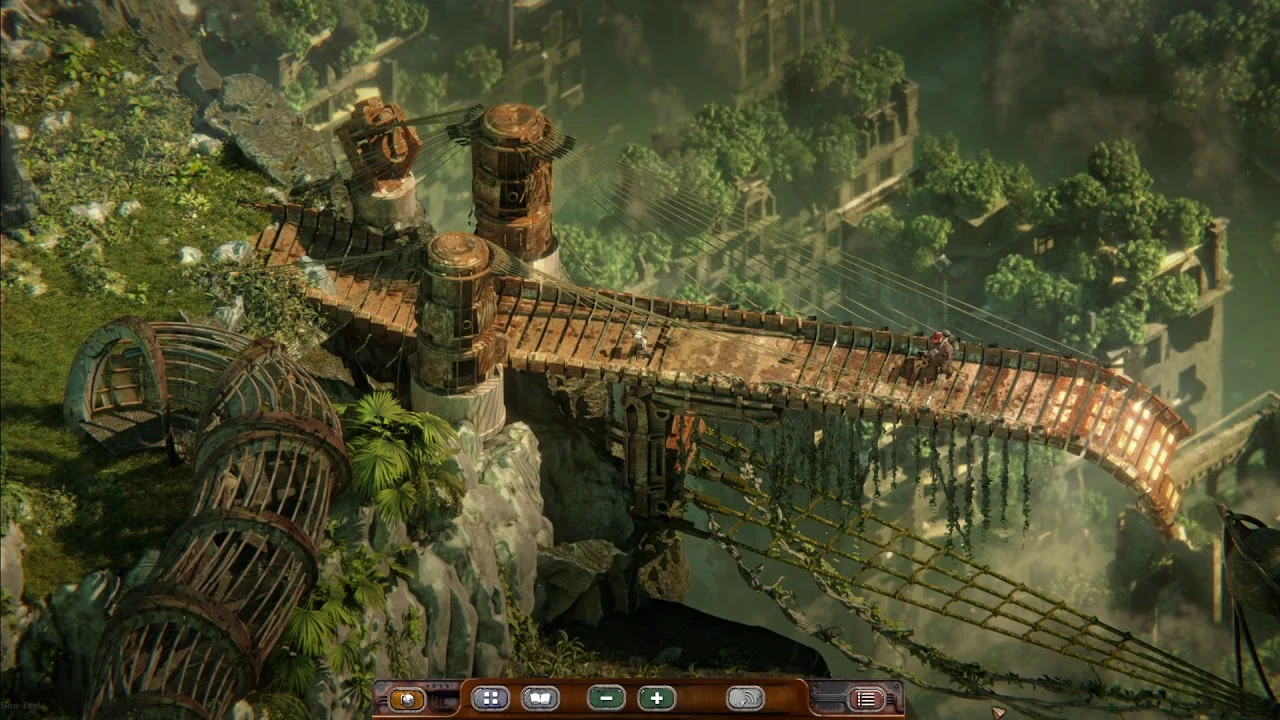Select the gray signal waves button
Image resolution: width=1280 pixels, height=720 pixels.
(745, 698)
